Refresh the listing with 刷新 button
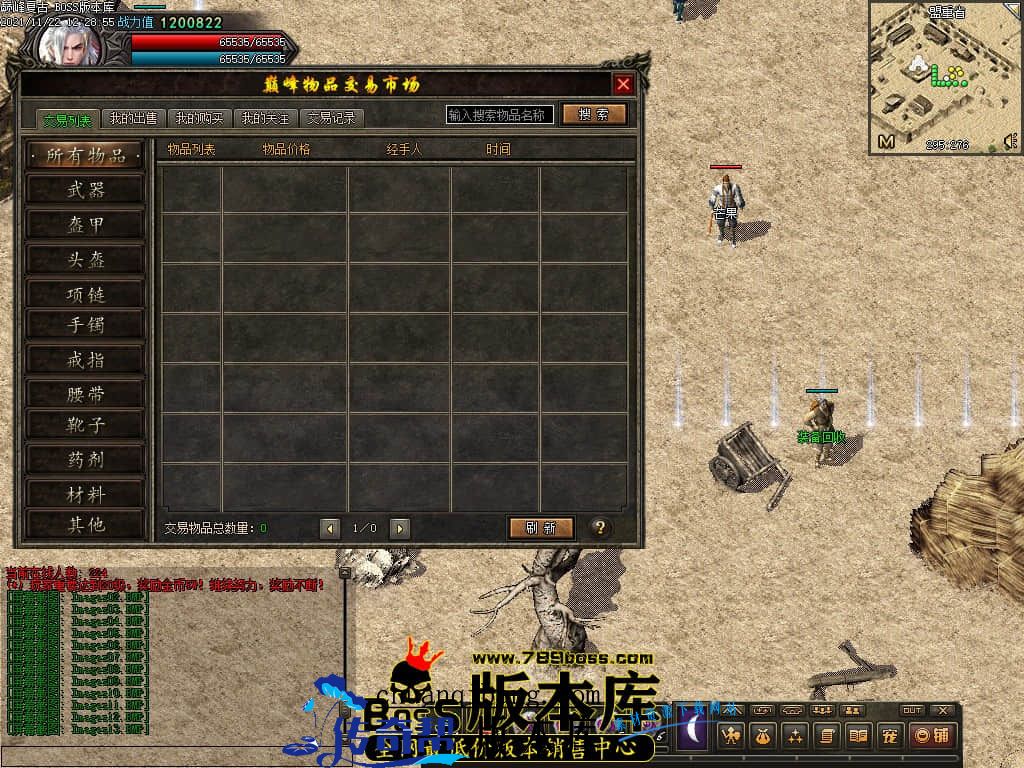This screenshot has width=1024, height=768. [x=541, y=528]
